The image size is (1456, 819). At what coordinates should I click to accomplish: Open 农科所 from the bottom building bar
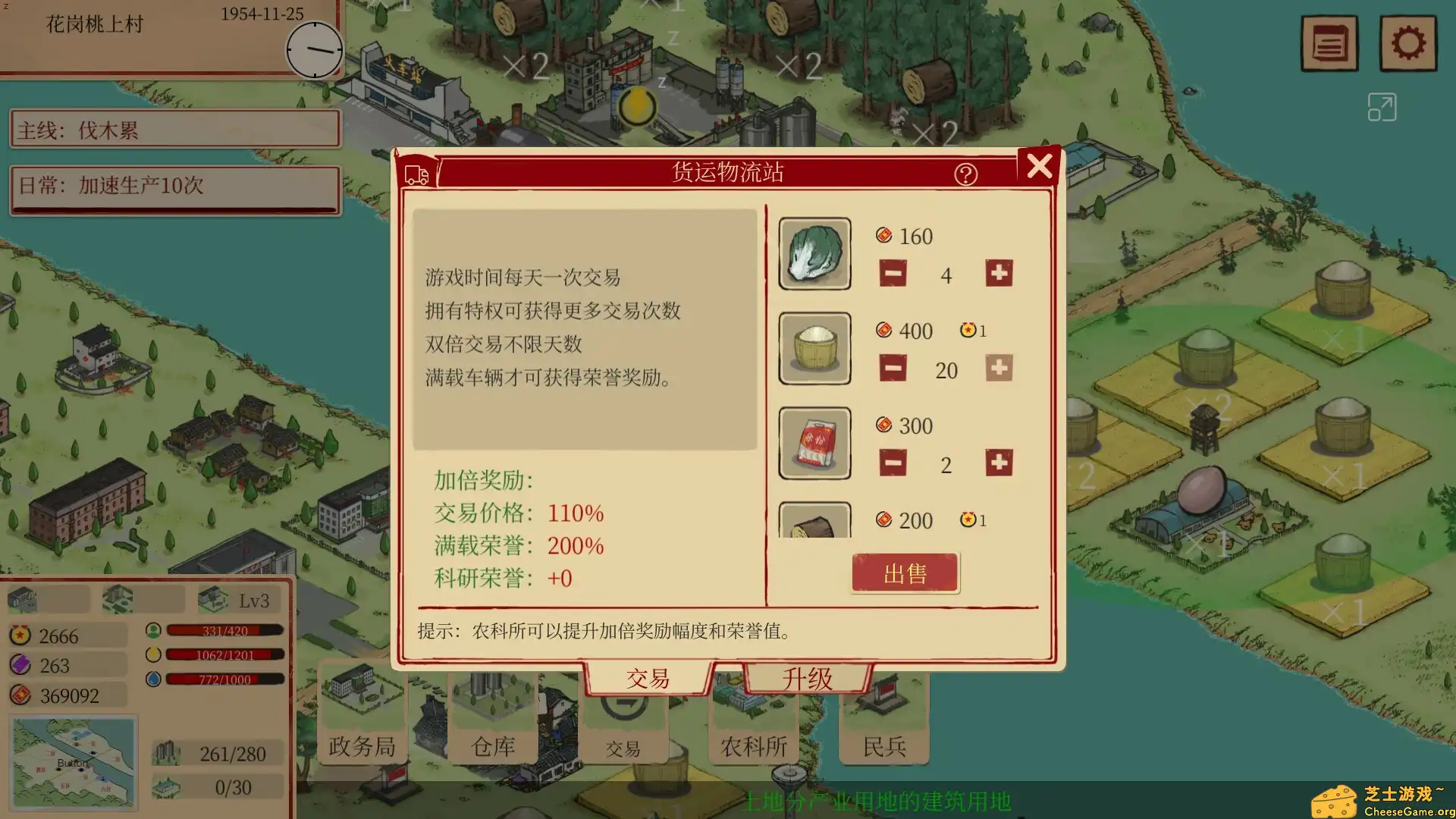[x=752, y=745]
